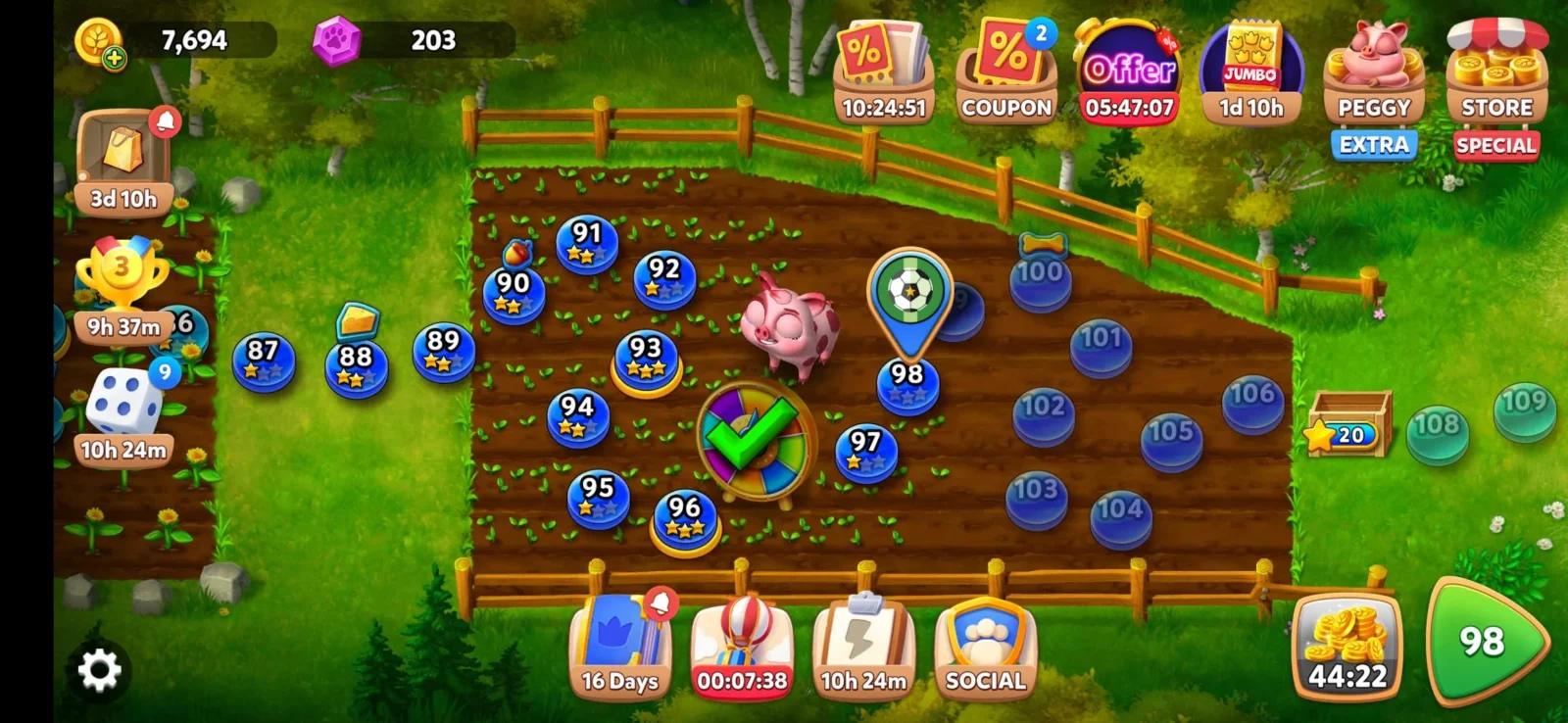The width and height of the screenshot is (1568, 723).
Task: Open the hot air balloon event
Action: coord(742,645)
